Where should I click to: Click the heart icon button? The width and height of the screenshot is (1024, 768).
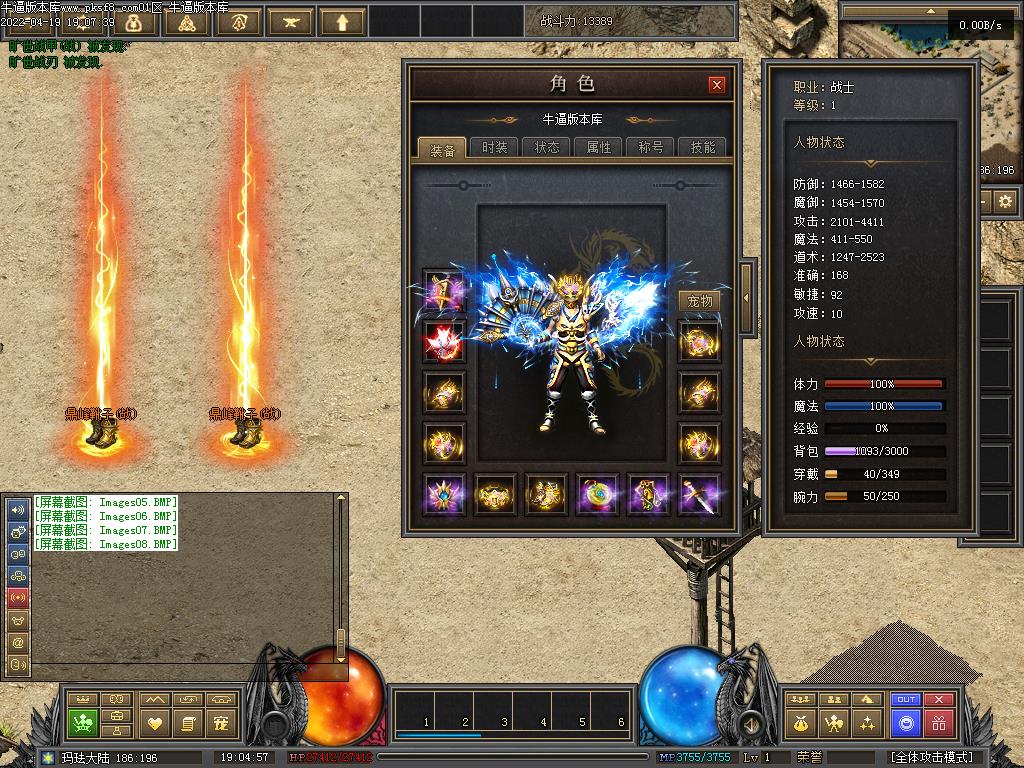tap(154, 722)
